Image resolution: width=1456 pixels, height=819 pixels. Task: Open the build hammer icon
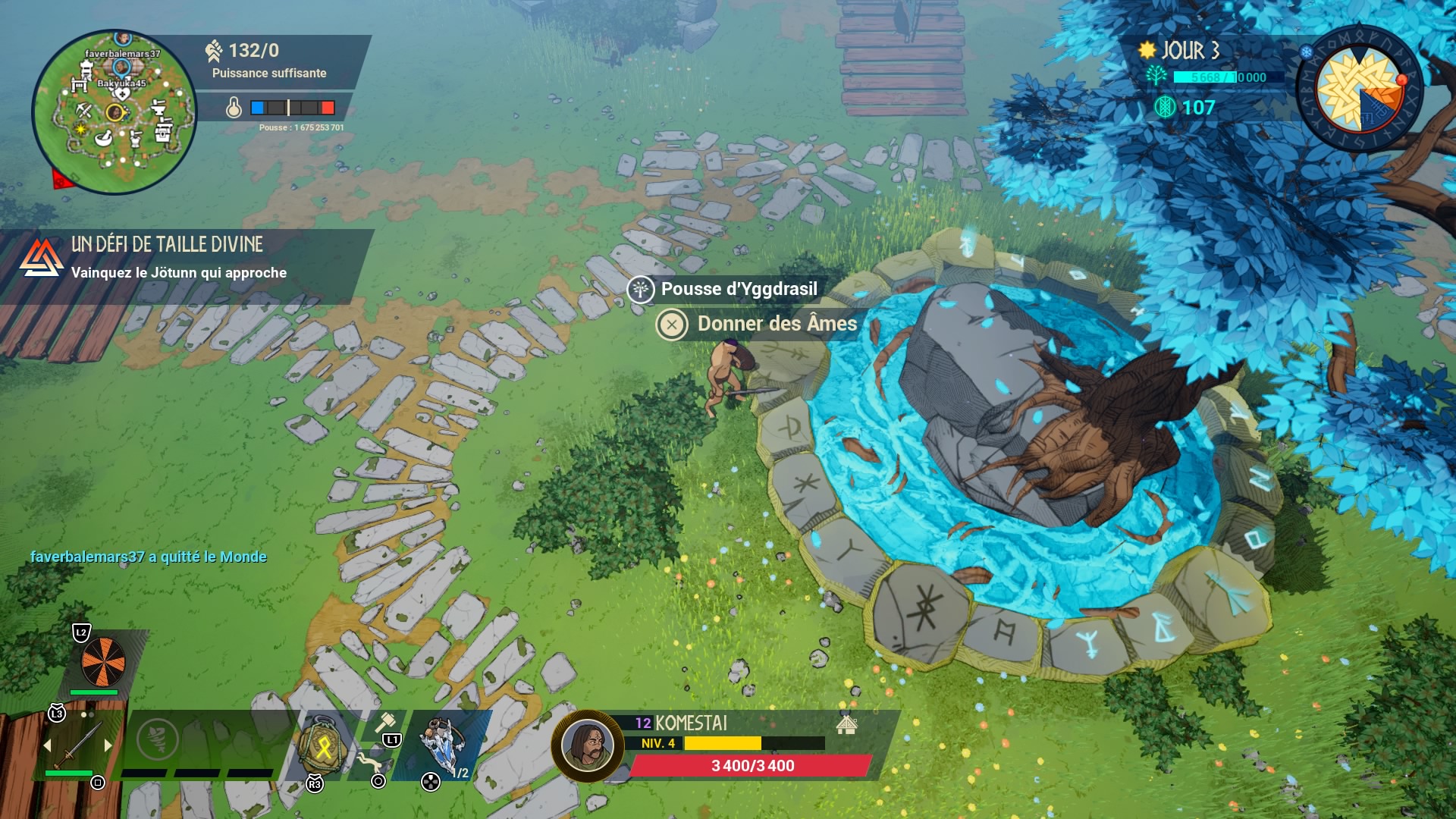(385, 722)
